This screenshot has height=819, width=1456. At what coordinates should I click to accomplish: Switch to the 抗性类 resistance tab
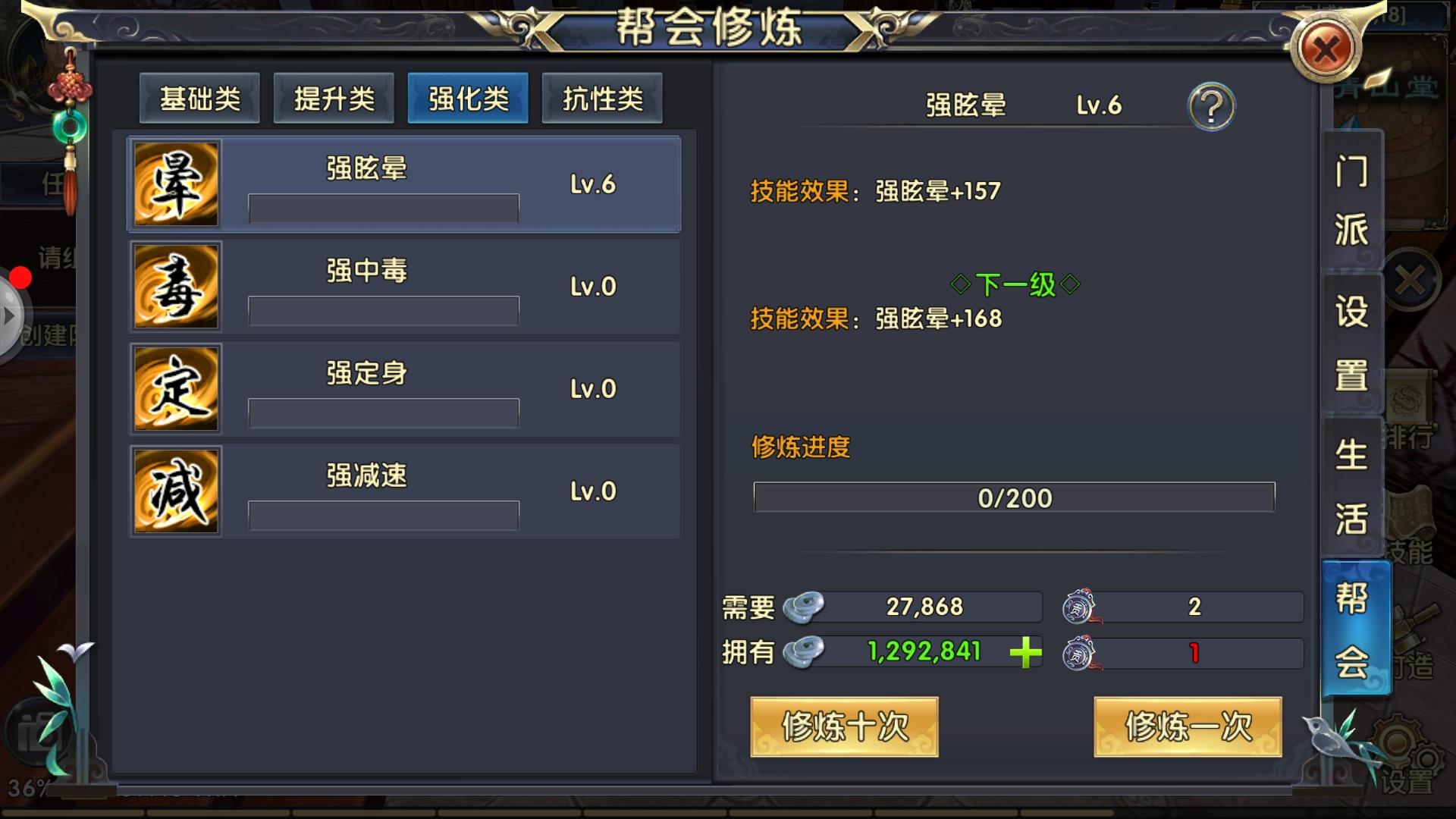point(602,97)
